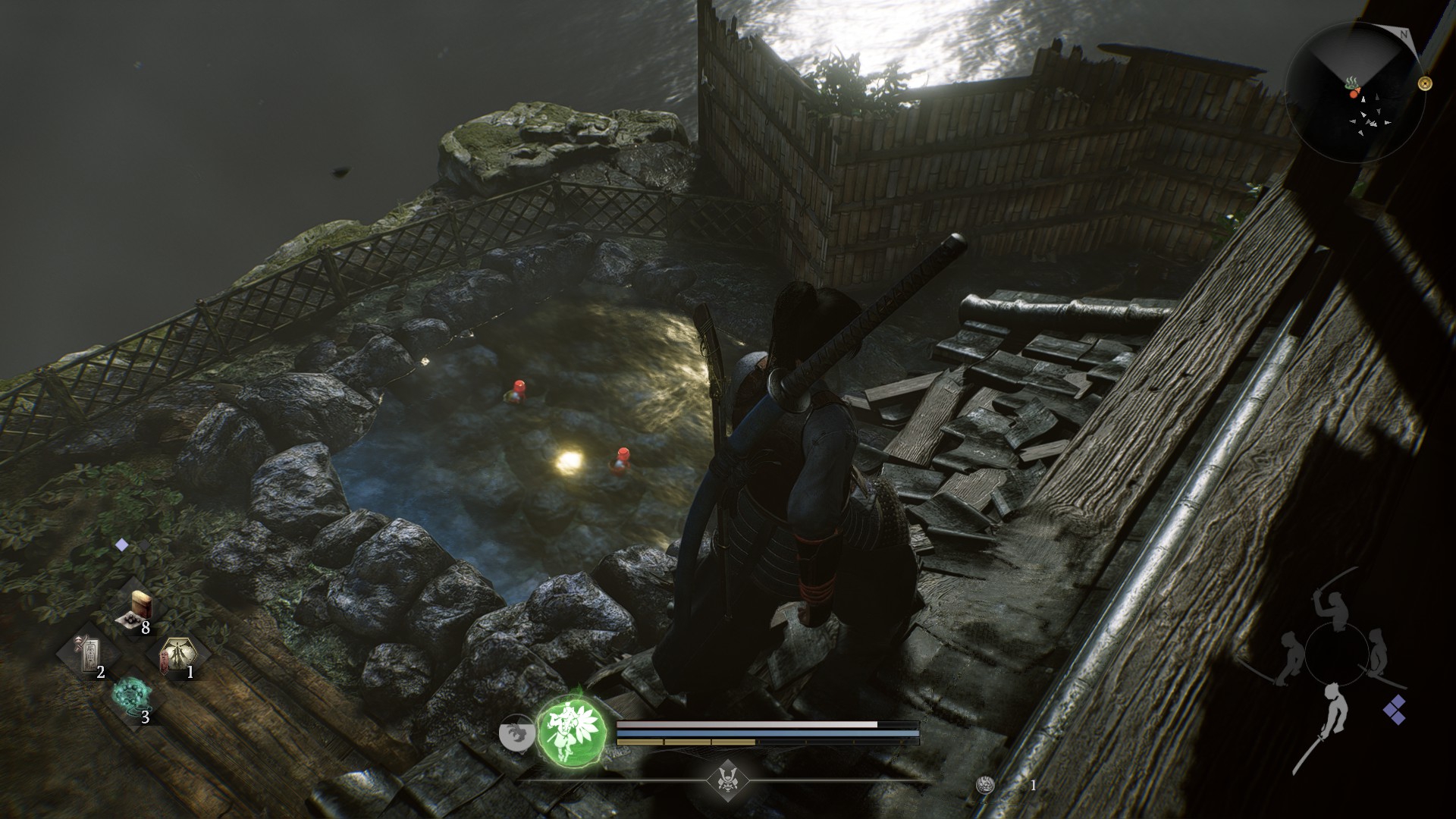The width and height of the screenshot is (1456, 819).
Task: Select the winged figure hexagon item slot
Action: [177, 654]
